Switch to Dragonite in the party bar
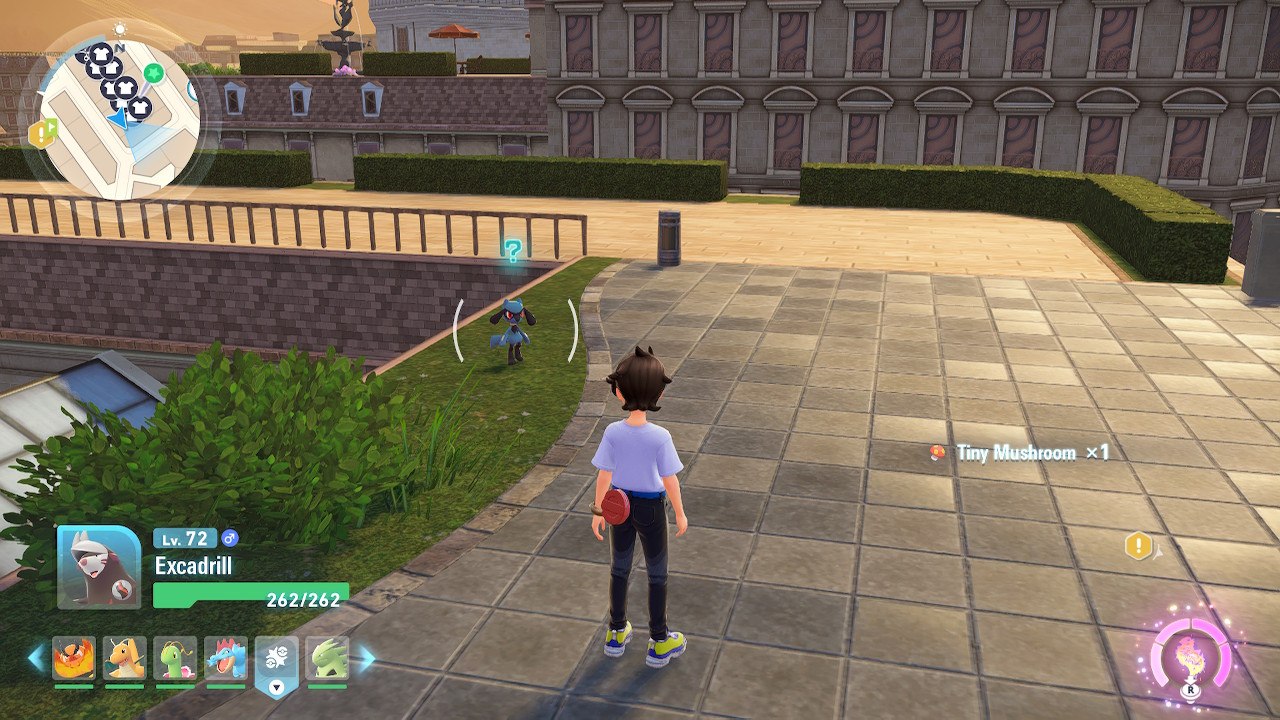The height and width of the screenshot is (720, 1280). point(124,659)
